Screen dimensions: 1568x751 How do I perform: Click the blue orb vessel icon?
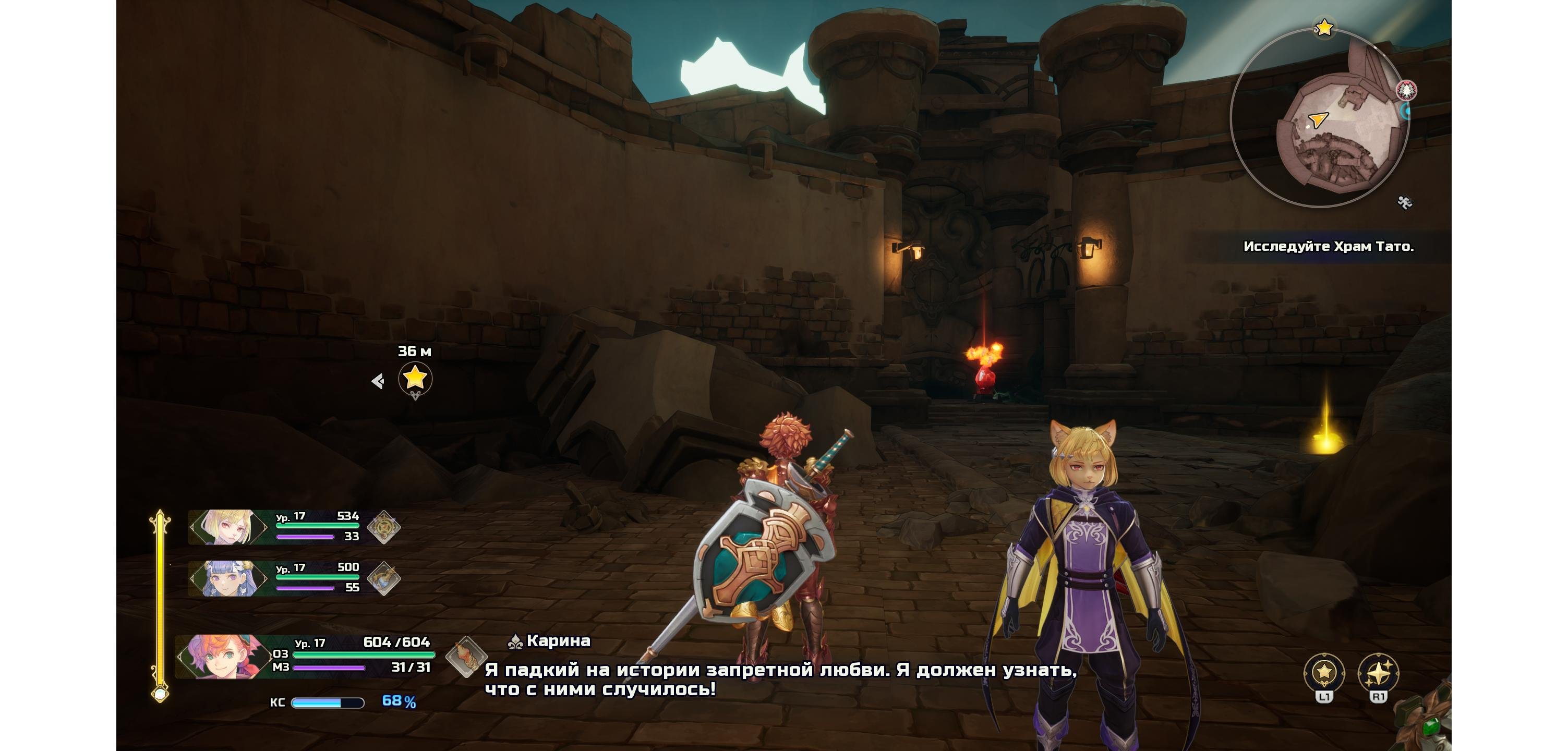(x=384, y=578)
